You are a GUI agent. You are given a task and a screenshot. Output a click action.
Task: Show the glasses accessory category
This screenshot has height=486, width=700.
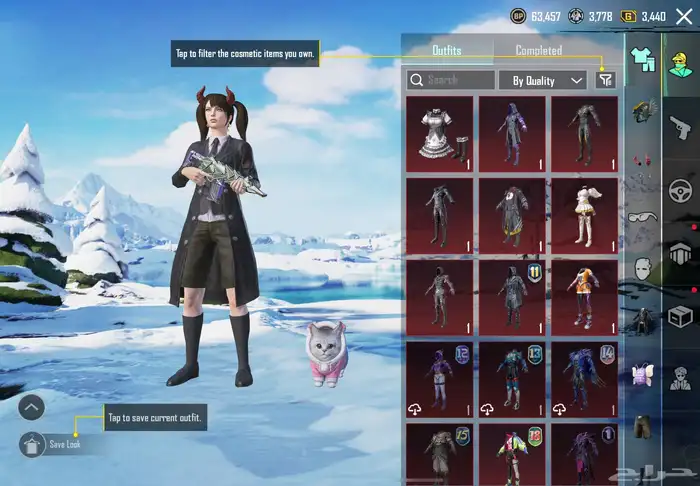pos(642,217)
